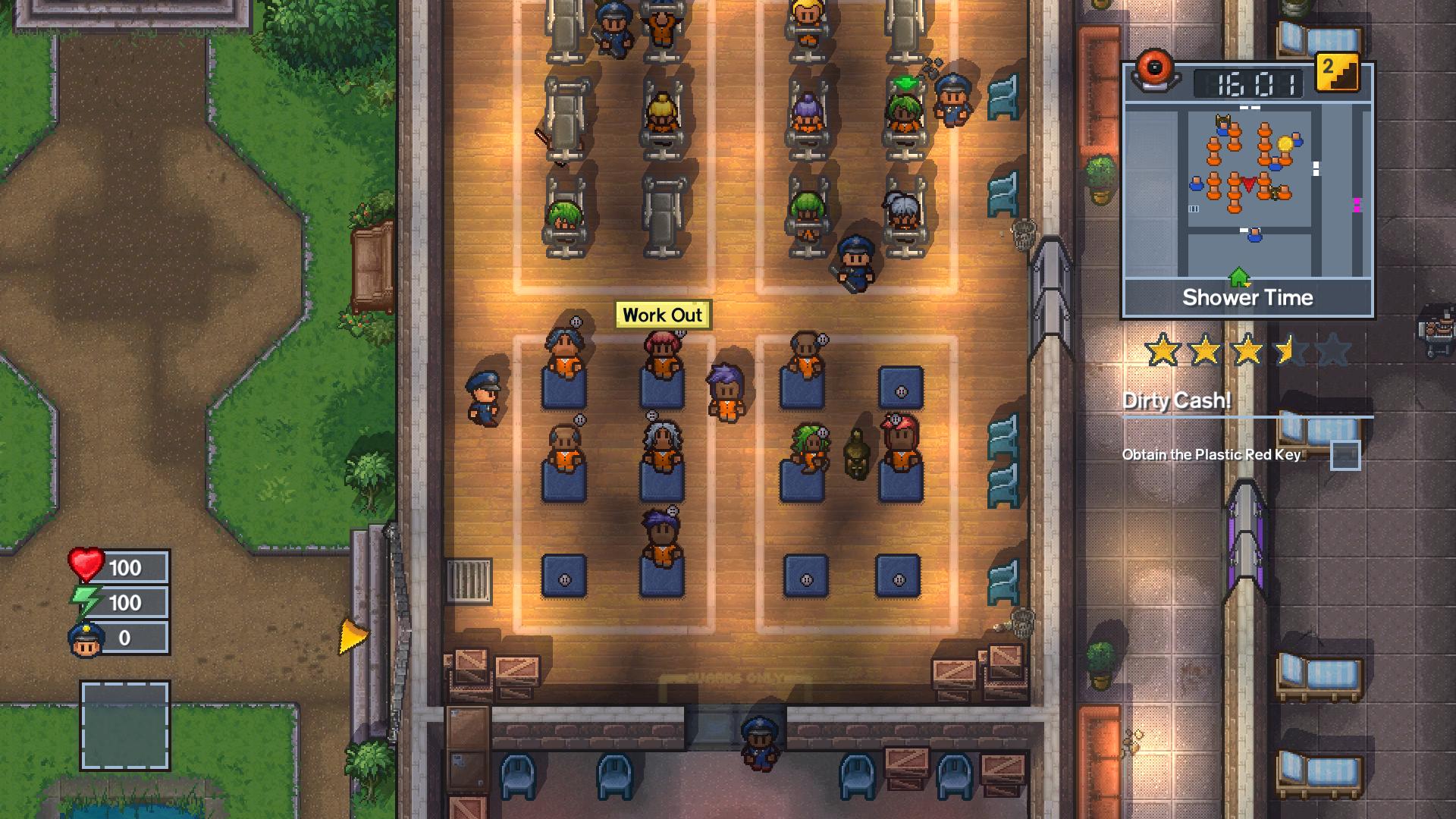Click the green arrow marker below the minimap
Viewport: 1456px width, 819px height.
click(x=1238, y=275)
